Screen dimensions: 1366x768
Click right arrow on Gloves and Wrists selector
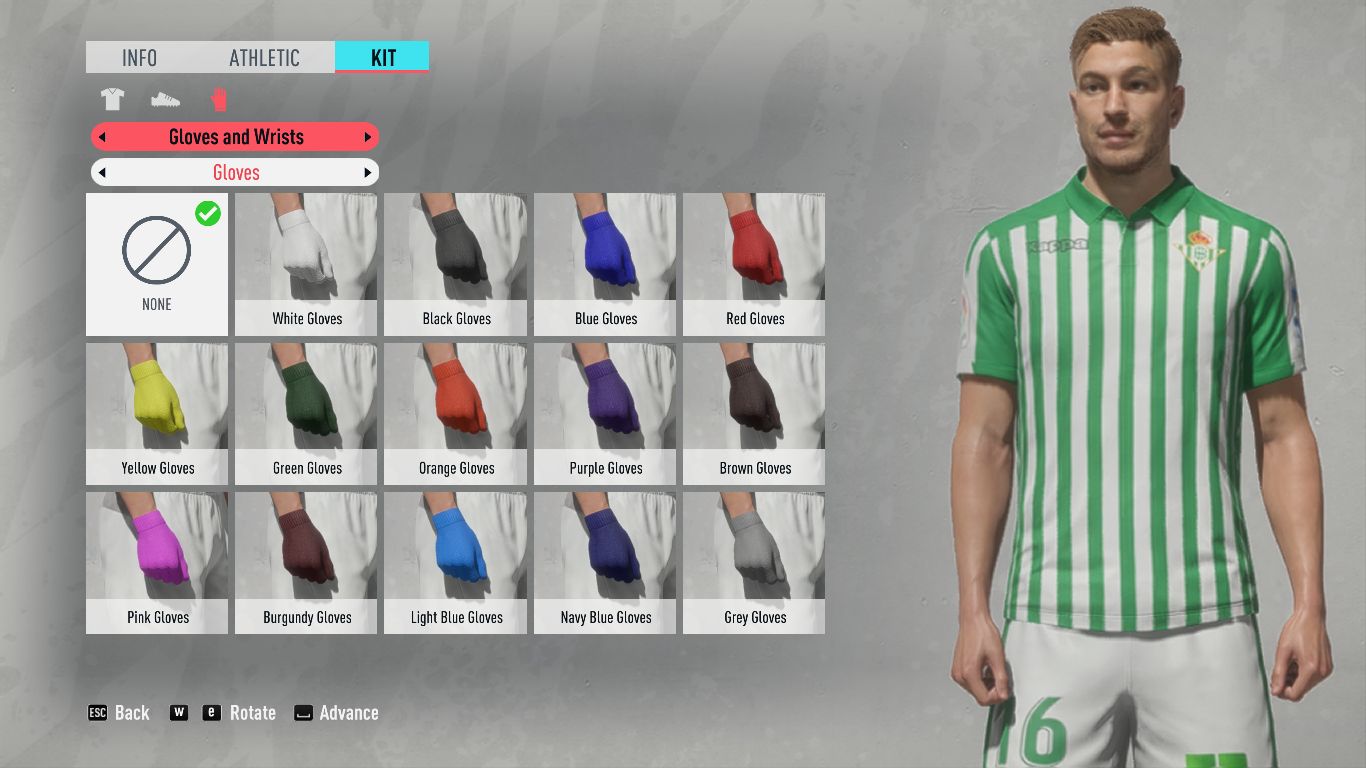pyautogui.click(x=367, y=137)
